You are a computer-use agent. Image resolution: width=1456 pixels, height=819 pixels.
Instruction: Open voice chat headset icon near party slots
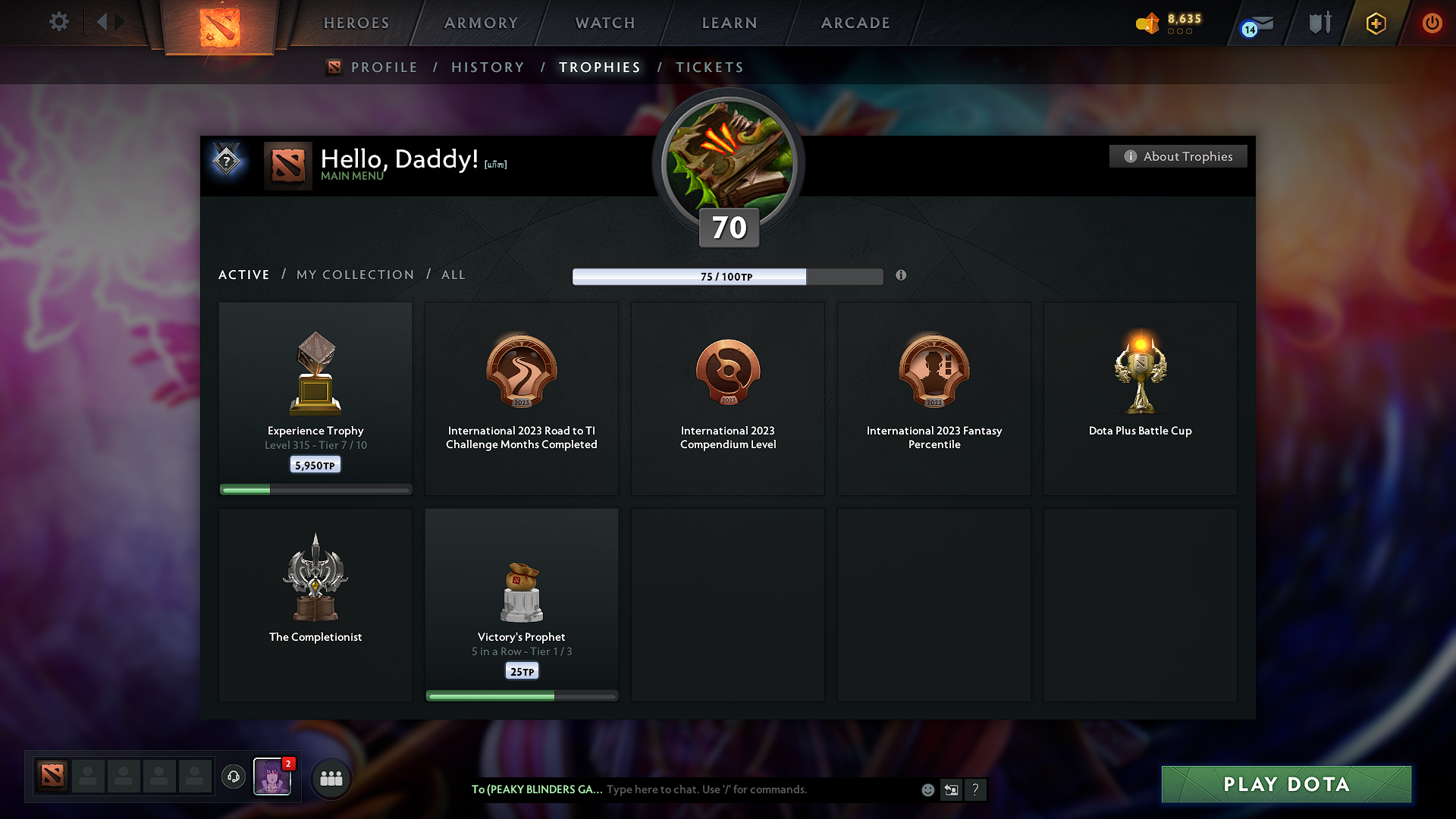coord(233,777)
